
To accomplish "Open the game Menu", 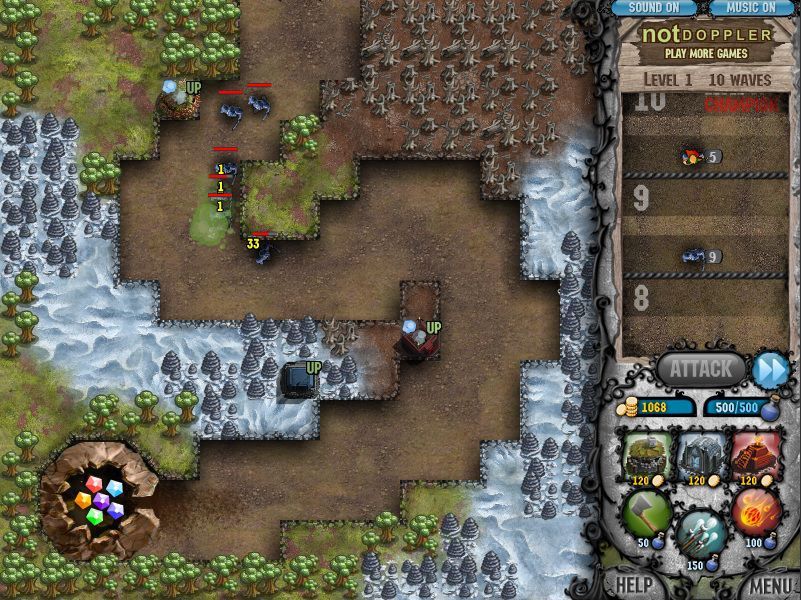I will pos(771,585).
